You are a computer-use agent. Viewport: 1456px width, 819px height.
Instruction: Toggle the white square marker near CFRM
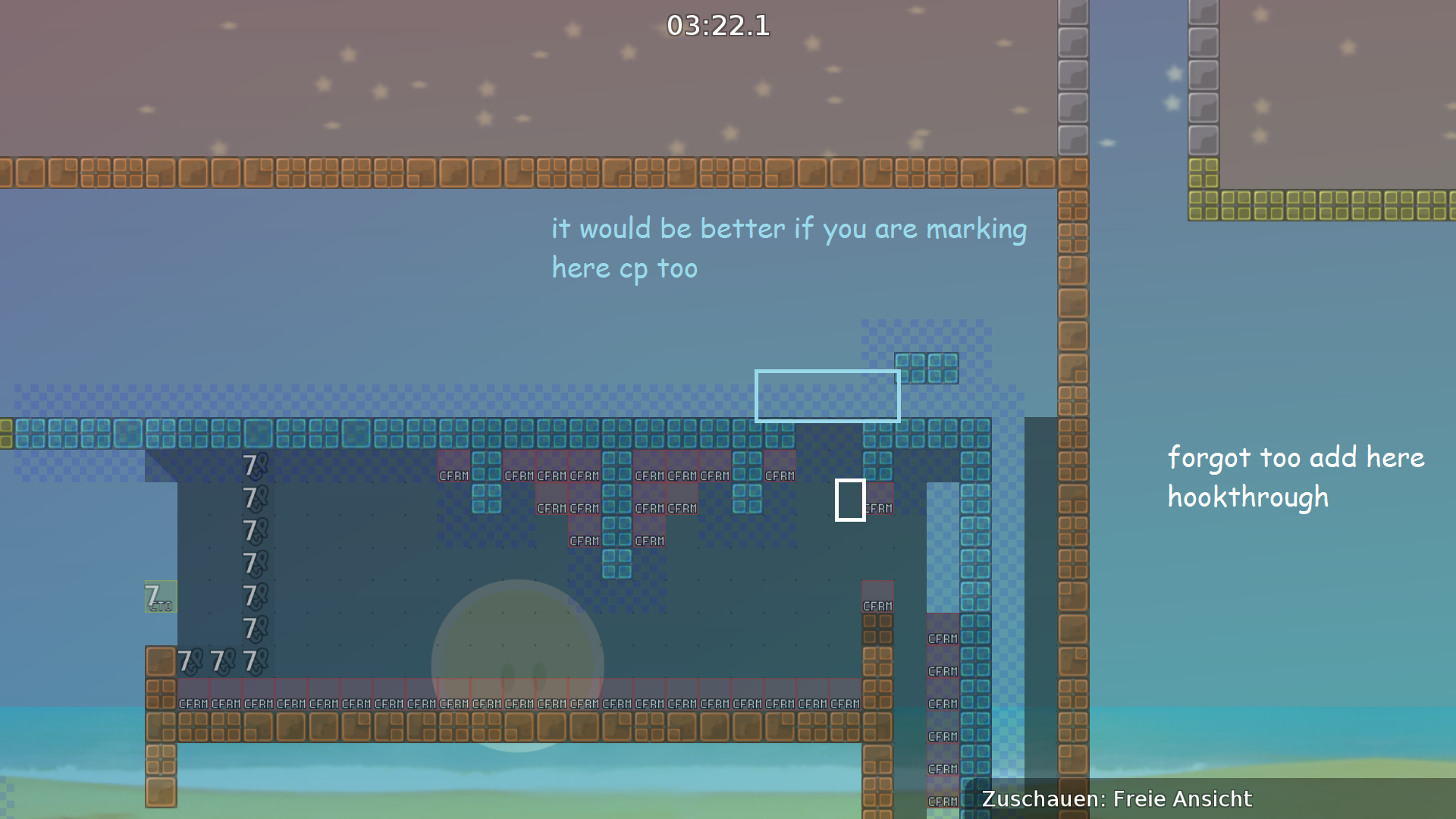(x=850, y=500)
